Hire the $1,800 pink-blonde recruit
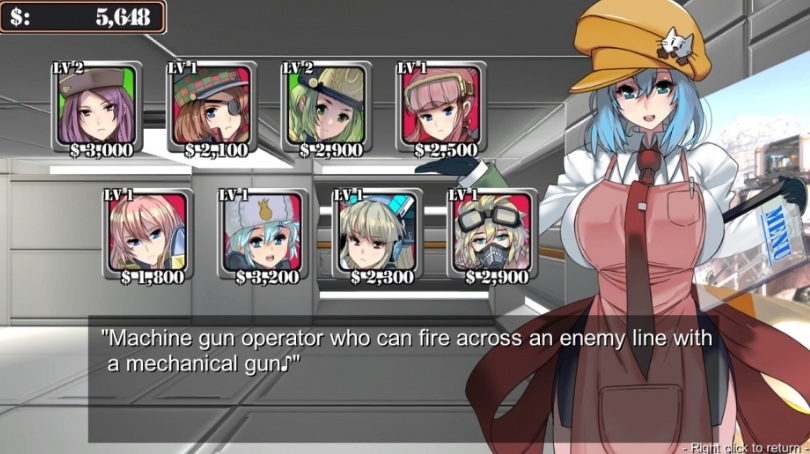This screenshot has height=454, width=810. [148, 234]
